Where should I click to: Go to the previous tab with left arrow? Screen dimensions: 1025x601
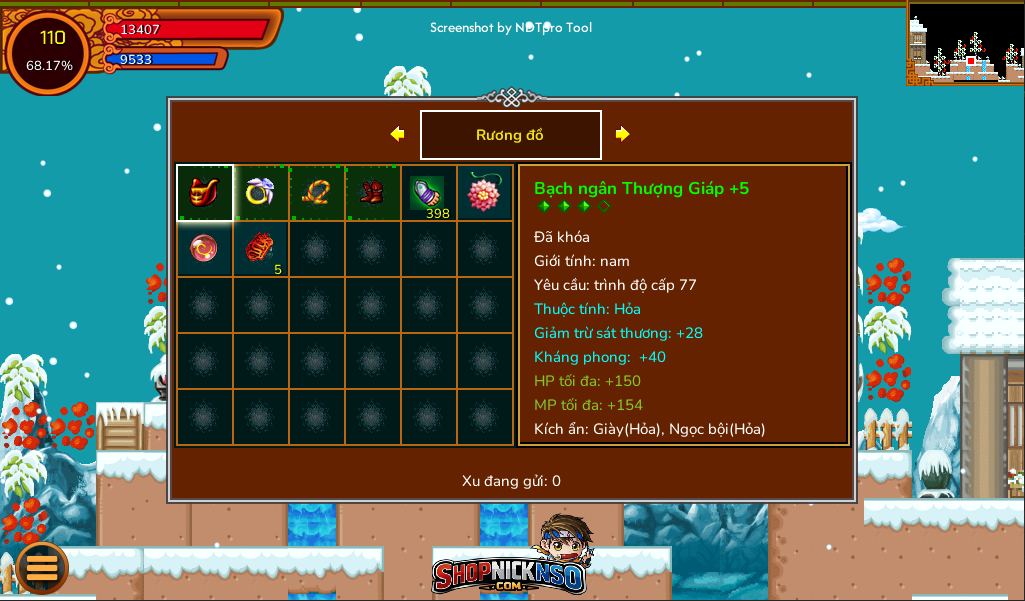point(397,134)
